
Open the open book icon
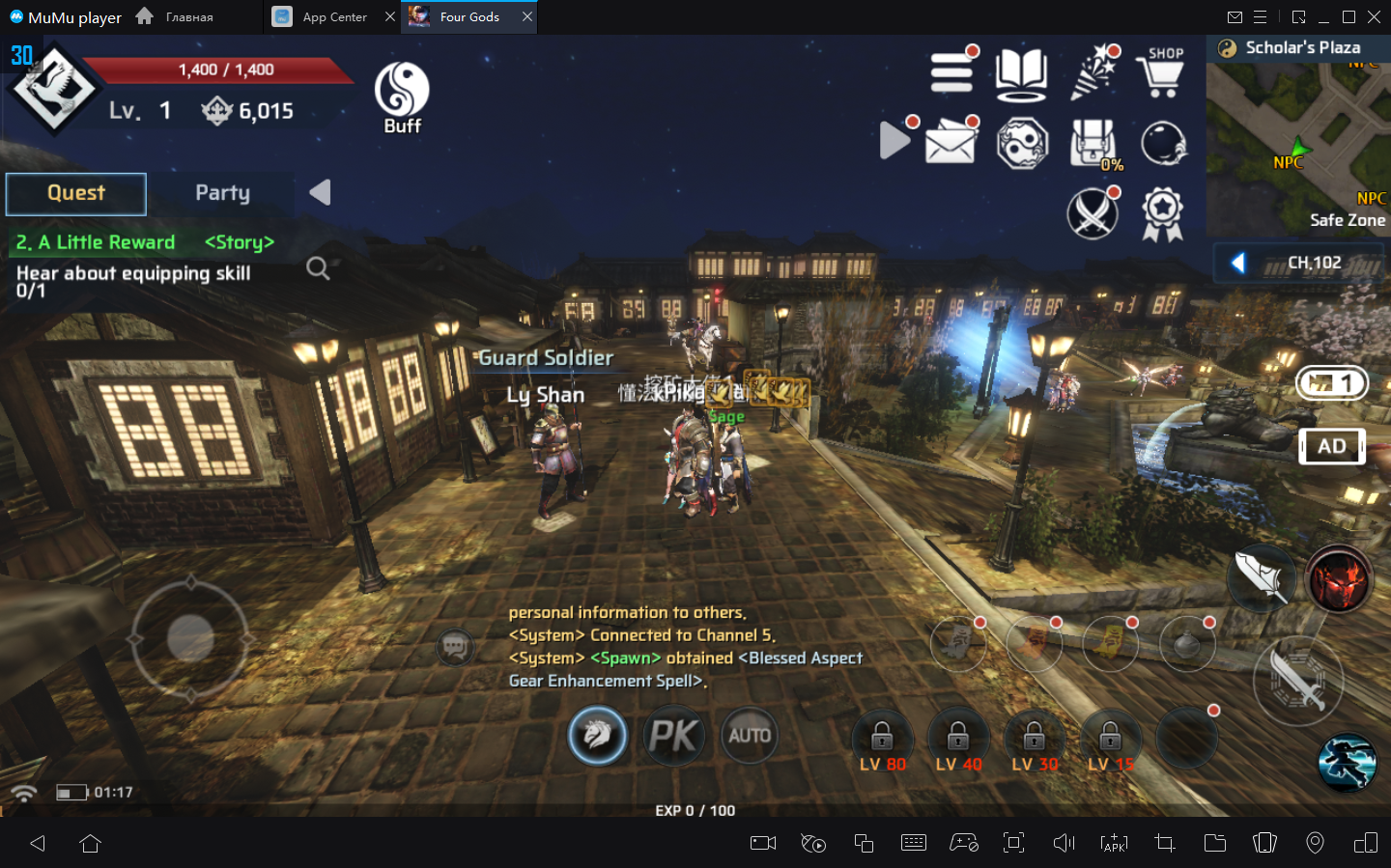pos(1021,73)
